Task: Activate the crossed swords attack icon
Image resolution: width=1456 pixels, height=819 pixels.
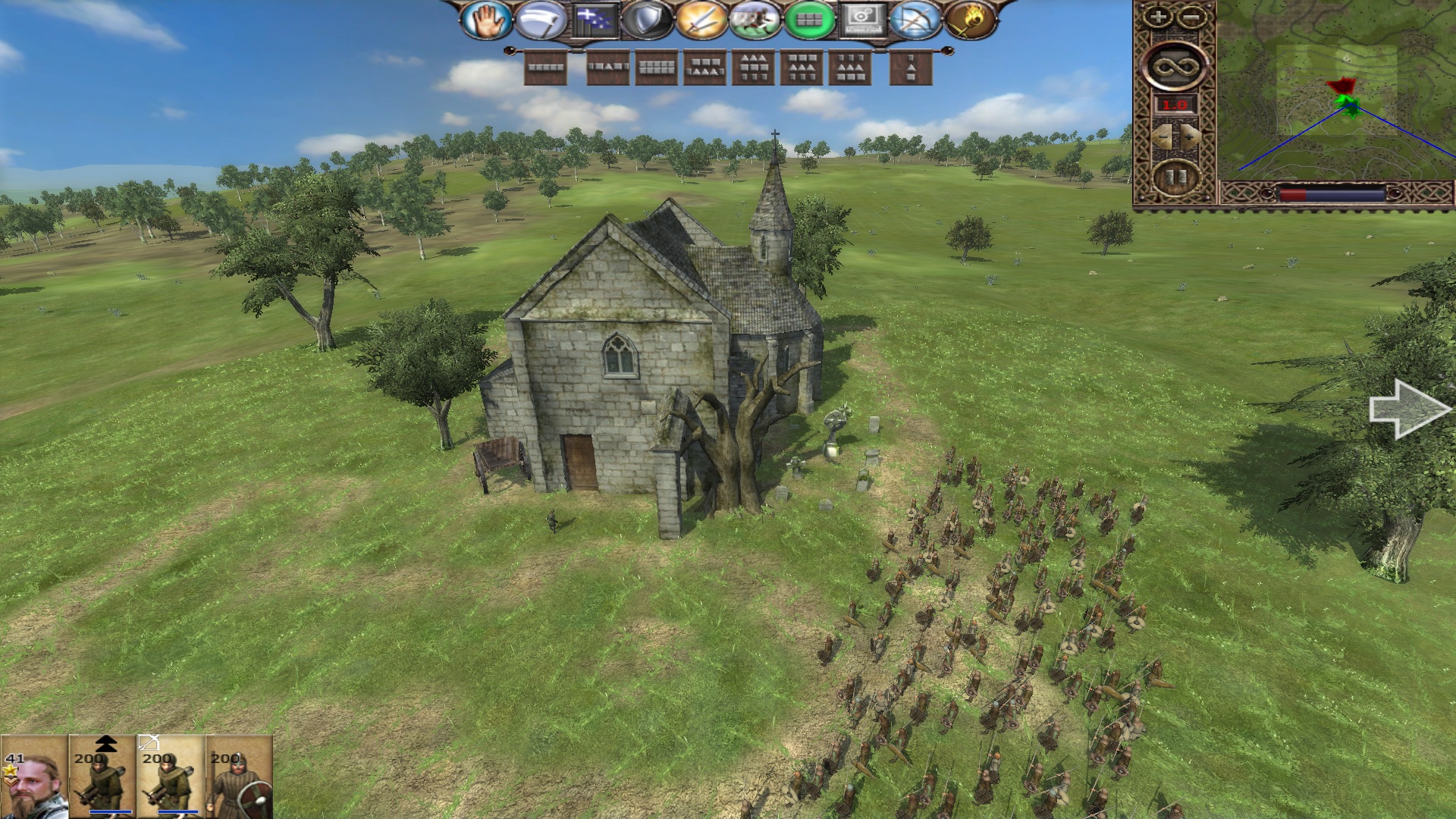Action: pyautogui.click(x=701, y=20)
